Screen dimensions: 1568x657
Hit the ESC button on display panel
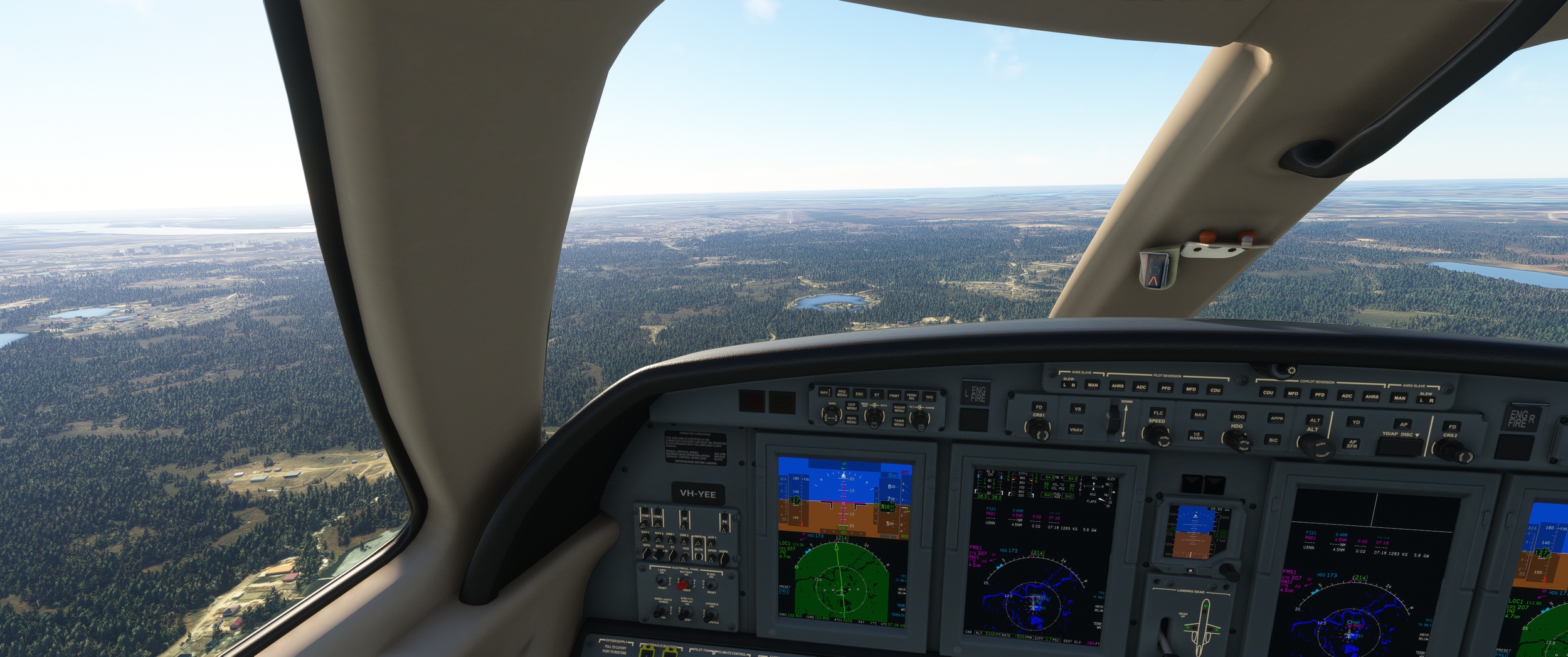(x=859, y=394)
